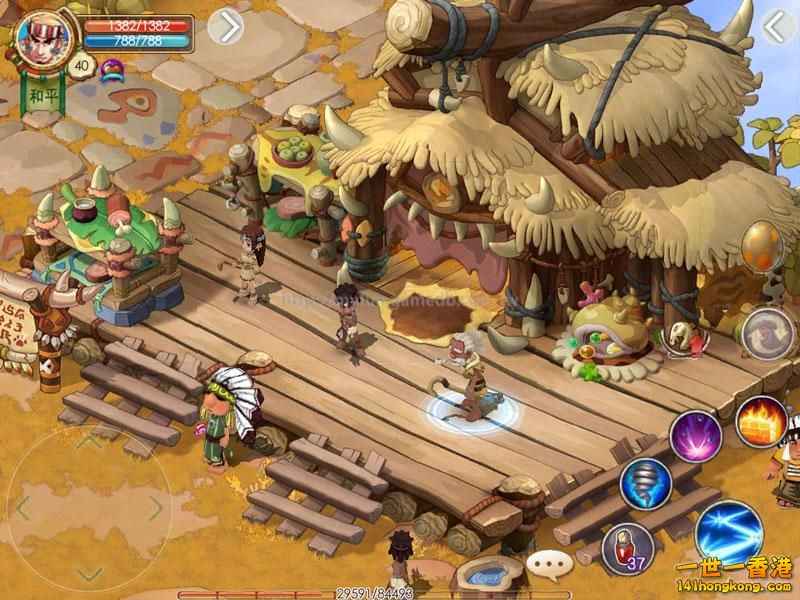Cast the purple burst skill
Viewport: 800px width, 600px height.
point(696,437)
